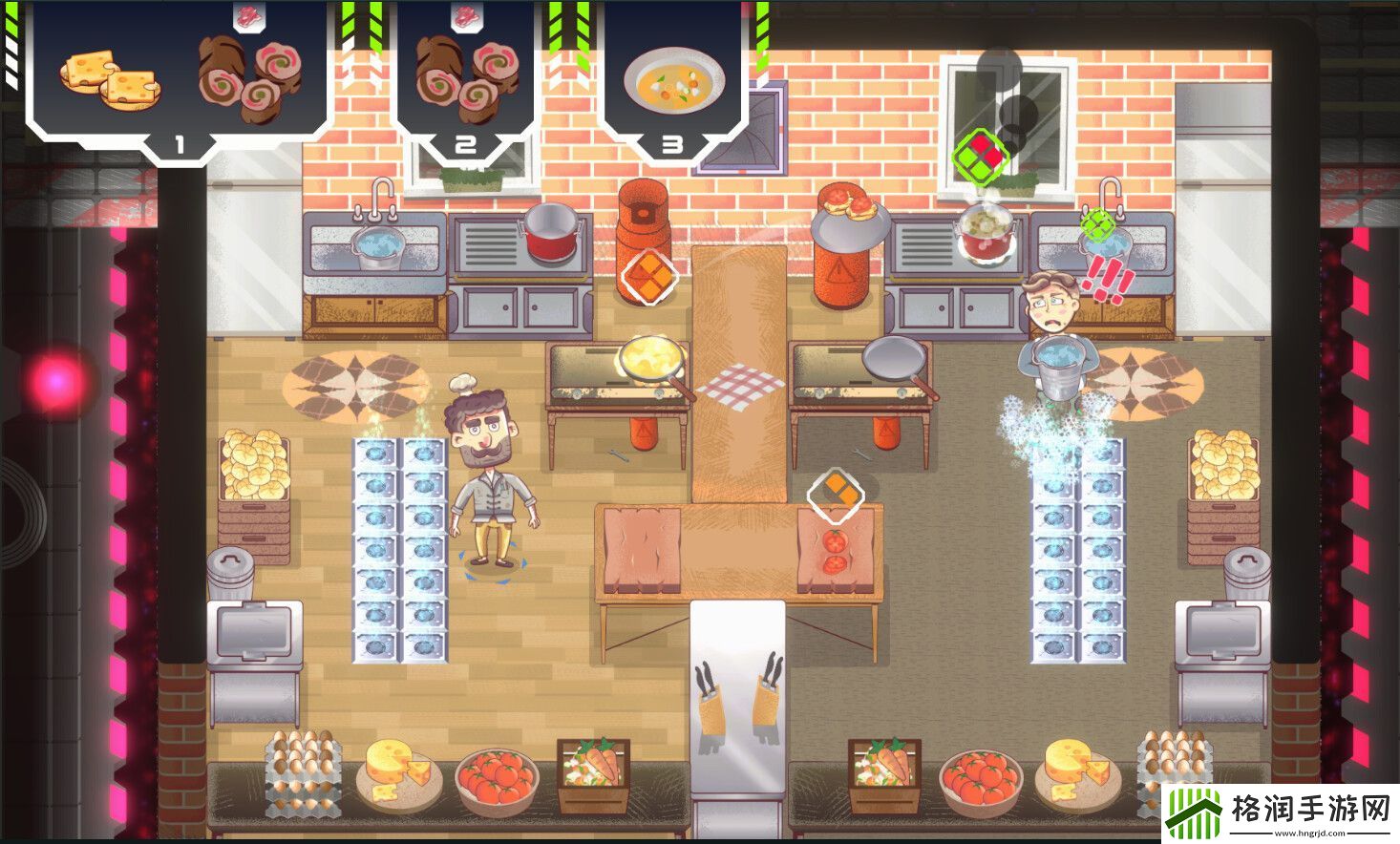Switch to order tab number 1
The width and height of the screenshot is (1400, 844).
click(178, 145)
